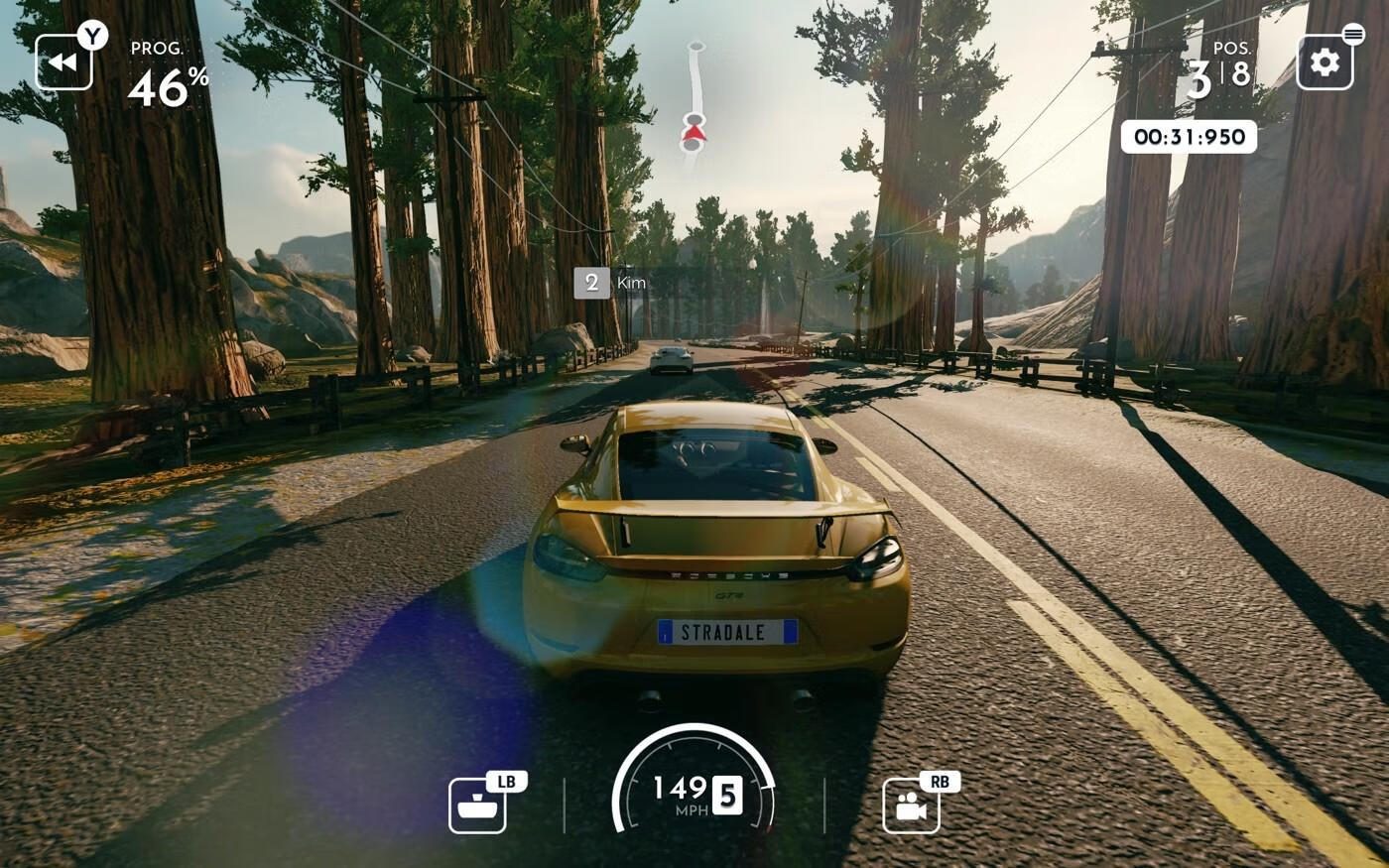Click the handbrake icon button
This screenshot has height=868, width=1389.
477,806
